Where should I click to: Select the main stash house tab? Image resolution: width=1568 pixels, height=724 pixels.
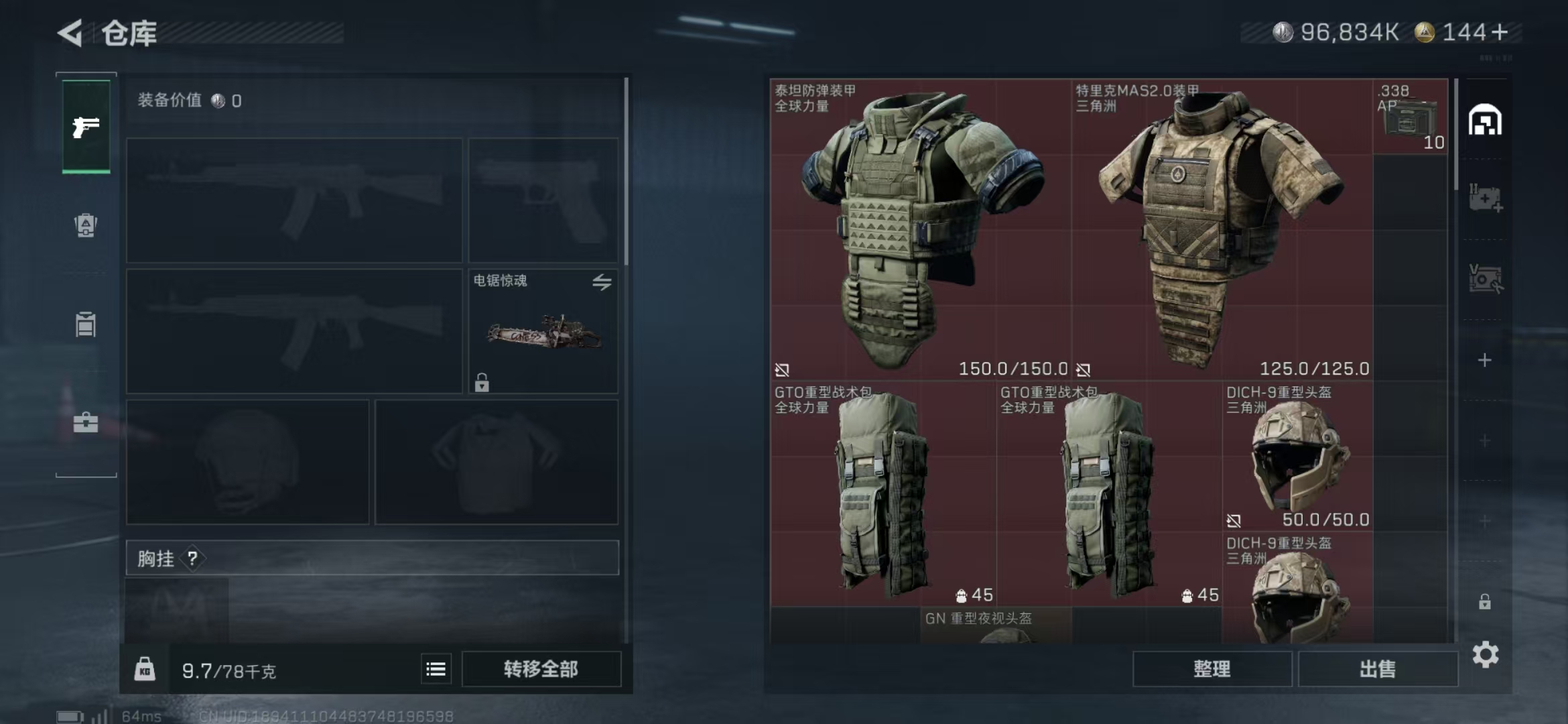[1485, 121]
